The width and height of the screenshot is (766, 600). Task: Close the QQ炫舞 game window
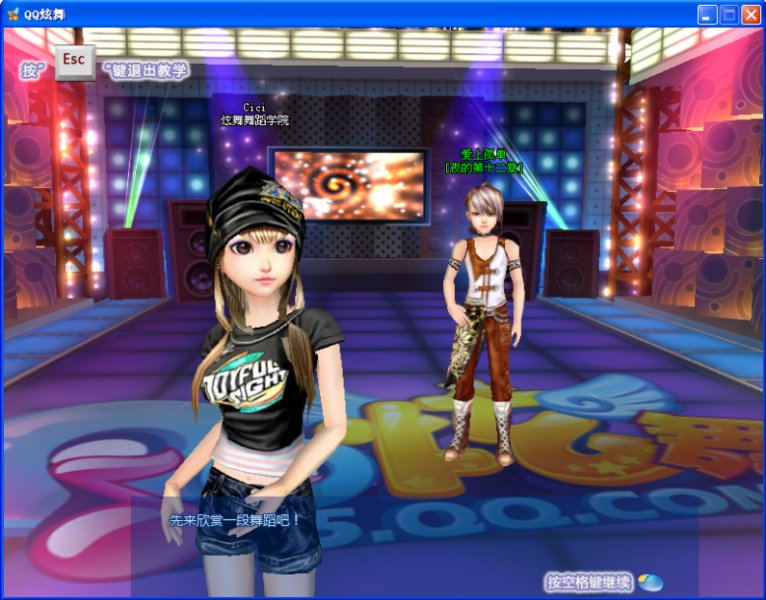click(x=751, y=14)
